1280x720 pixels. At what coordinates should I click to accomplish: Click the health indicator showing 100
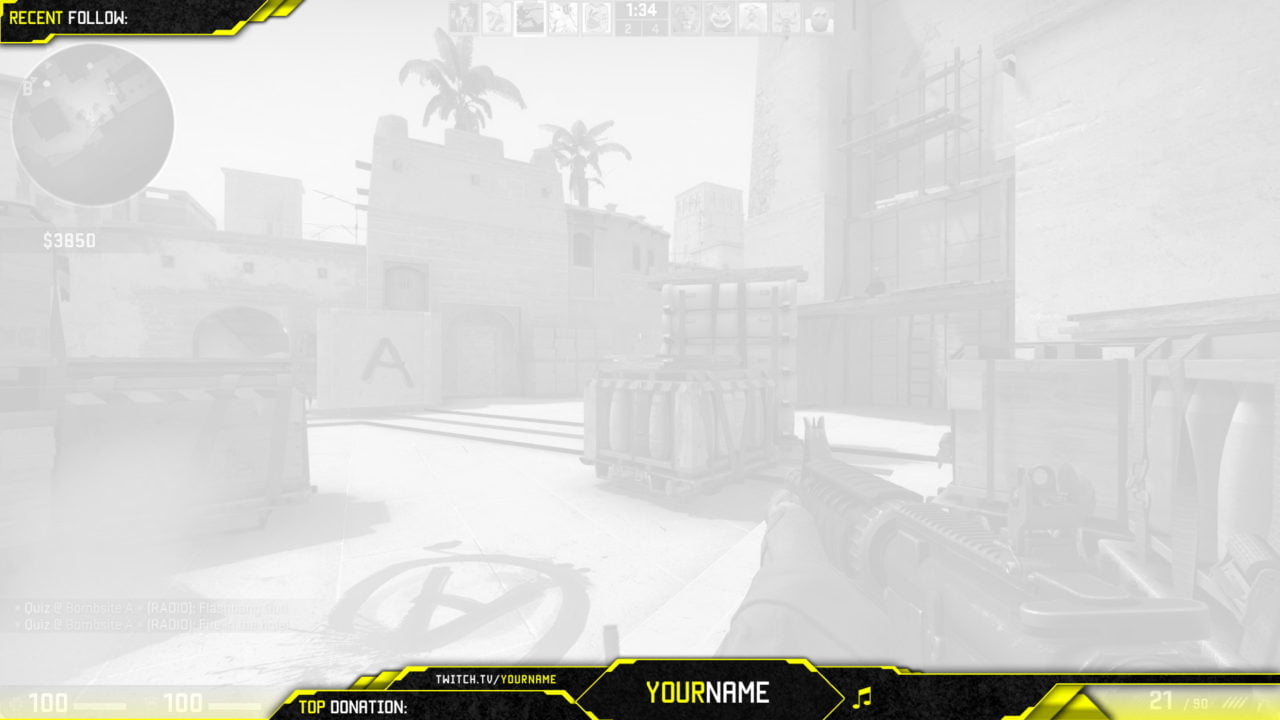pos(50,700)
